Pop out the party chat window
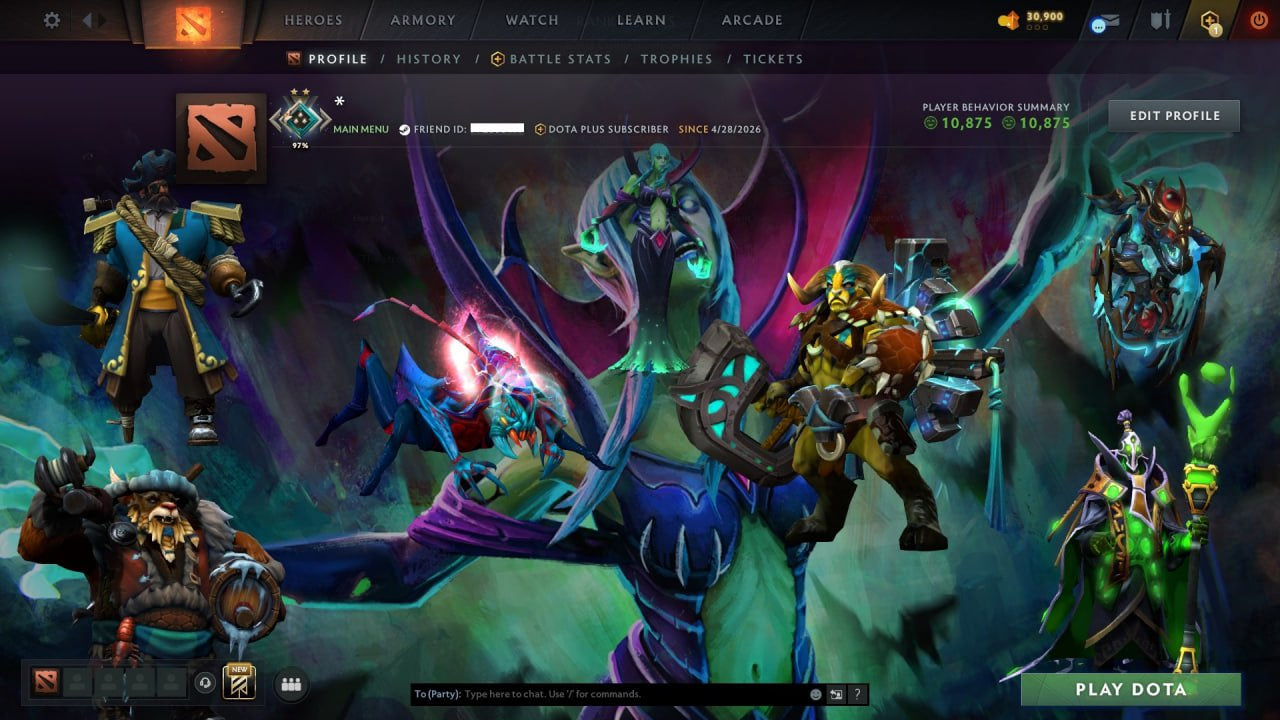The height and width of the screenshot is (720, 1280). pyautogui.click(x=836, y=694)
